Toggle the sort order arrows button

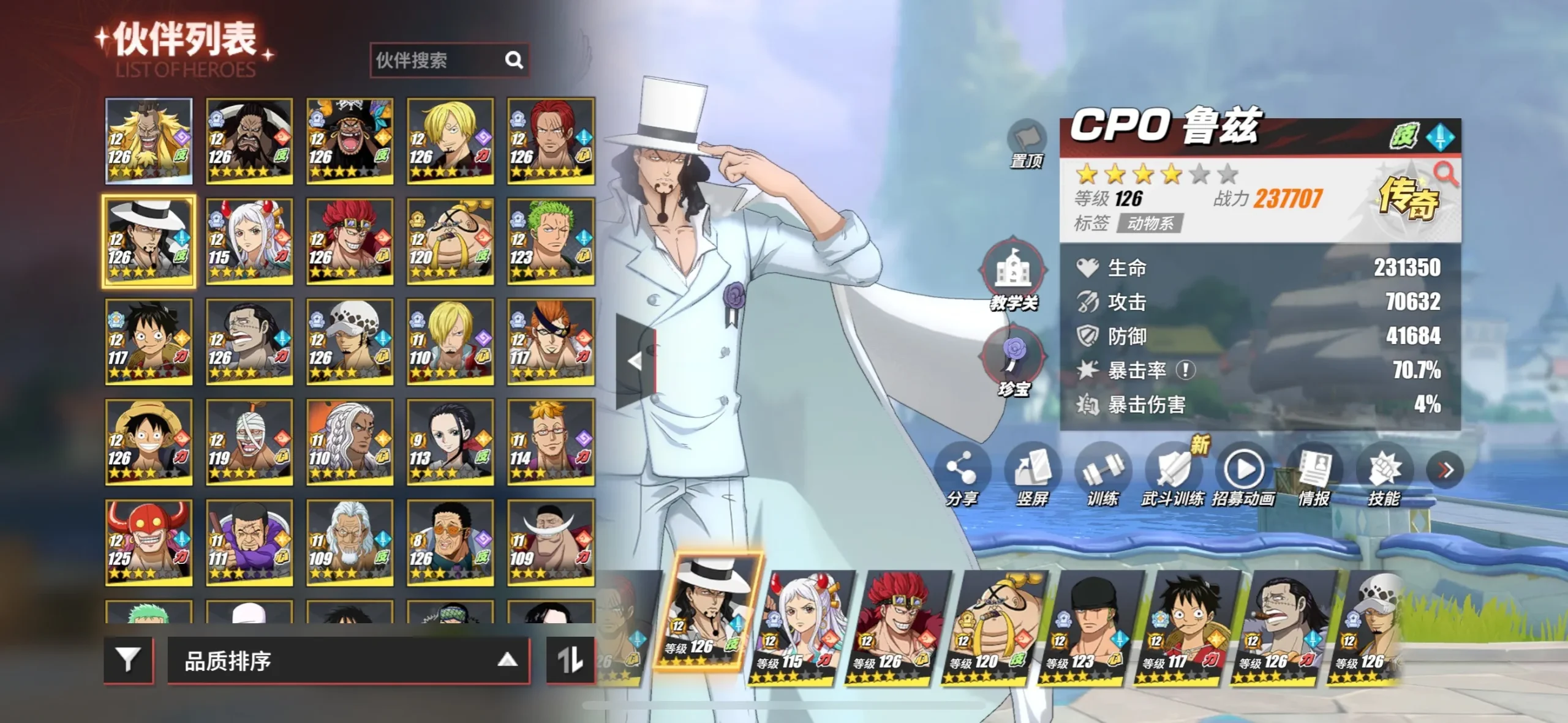[570, 660]
